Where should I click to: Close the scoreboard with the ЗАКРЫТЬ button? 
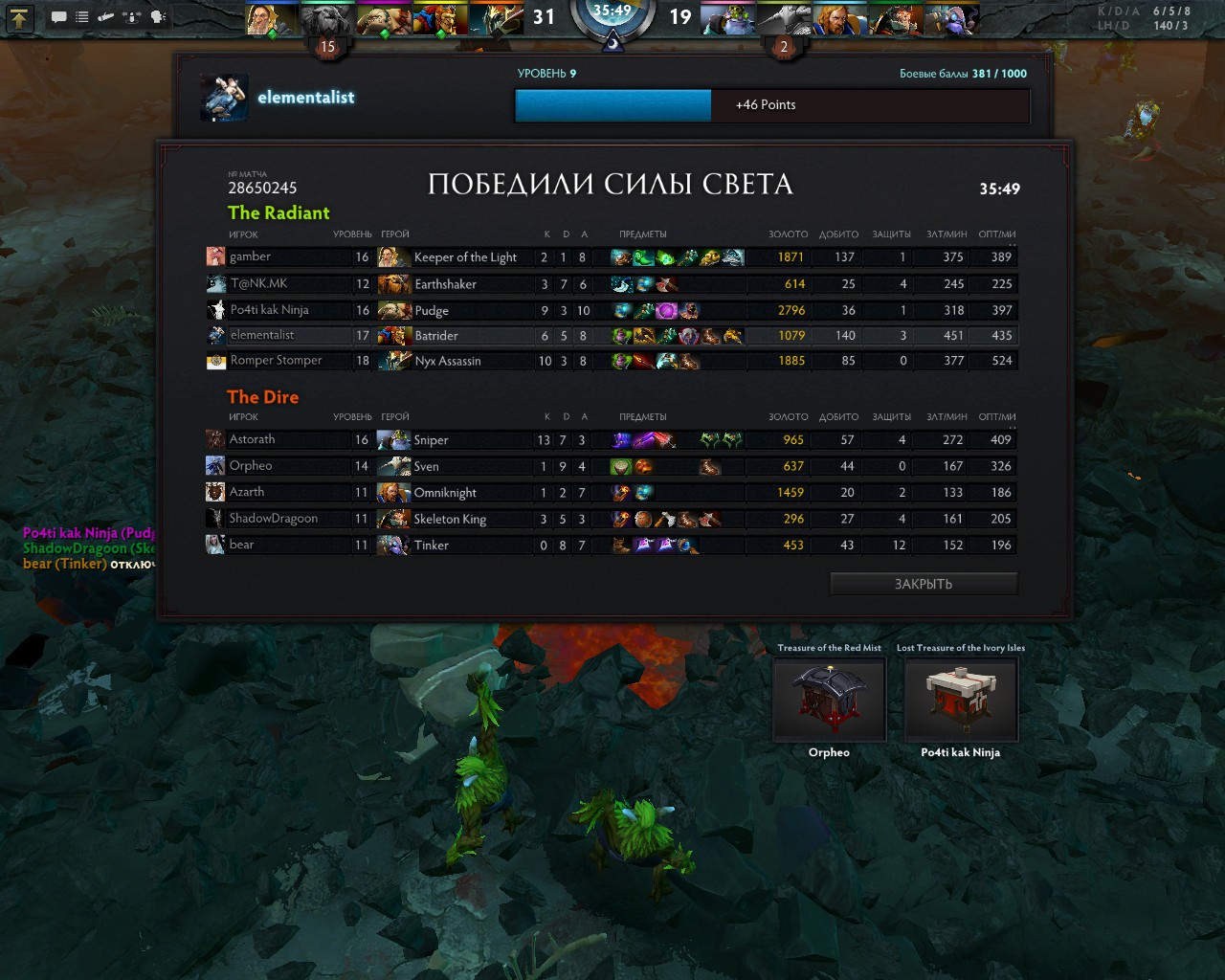pyautogui.click(x=923, y=584)
